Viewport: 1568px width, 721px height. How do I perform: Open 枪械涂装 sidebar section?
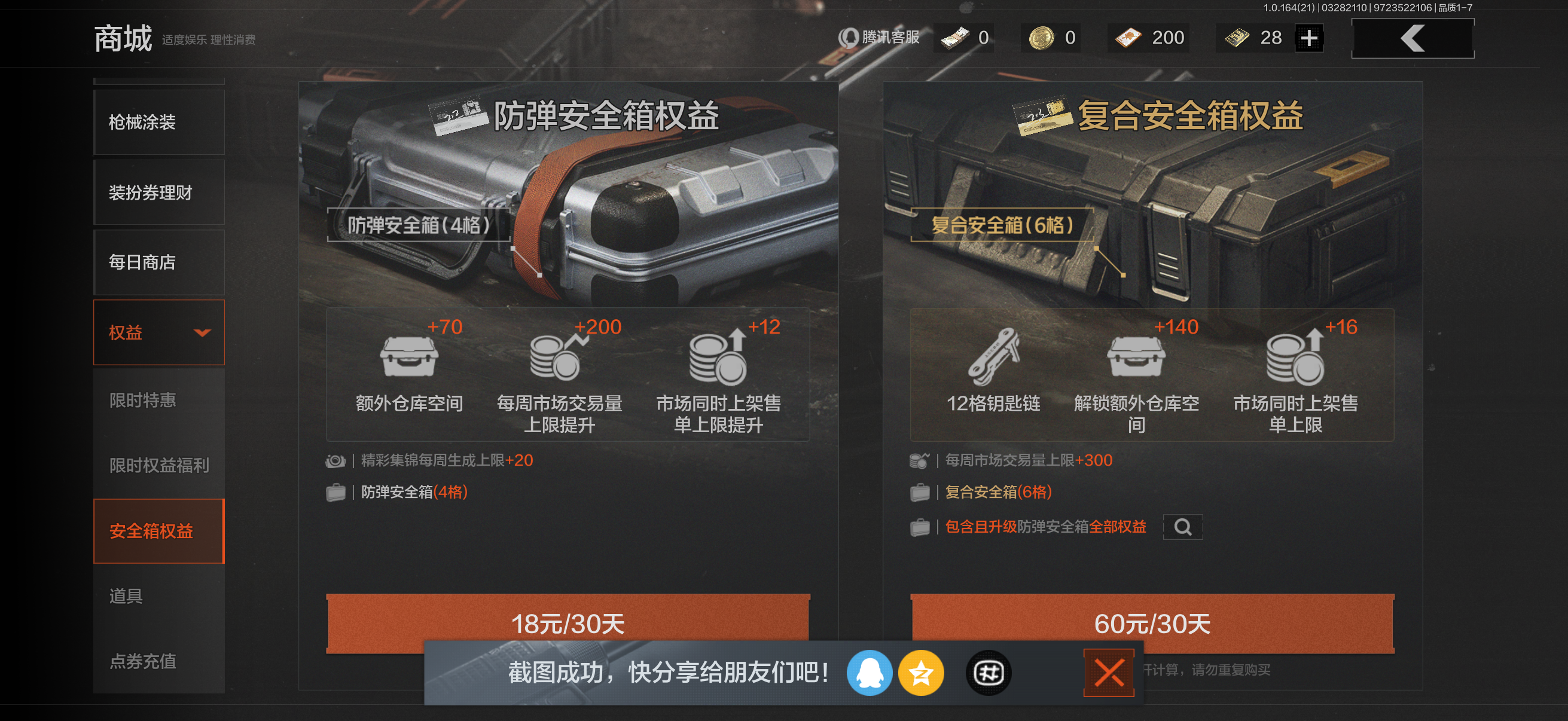pyautogui.click(x=158, y=123)
